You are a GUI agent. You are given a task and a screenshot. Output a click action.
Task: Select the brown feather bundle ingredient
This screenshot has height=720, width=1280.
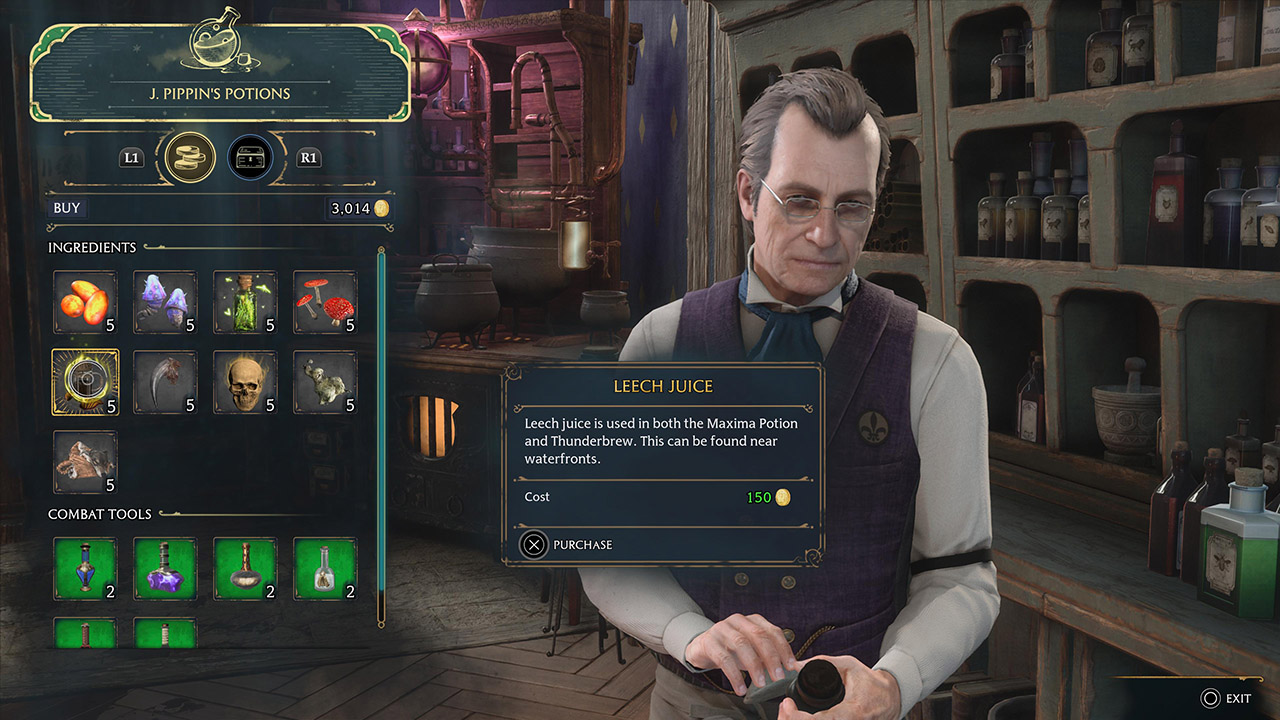point(85,462)
